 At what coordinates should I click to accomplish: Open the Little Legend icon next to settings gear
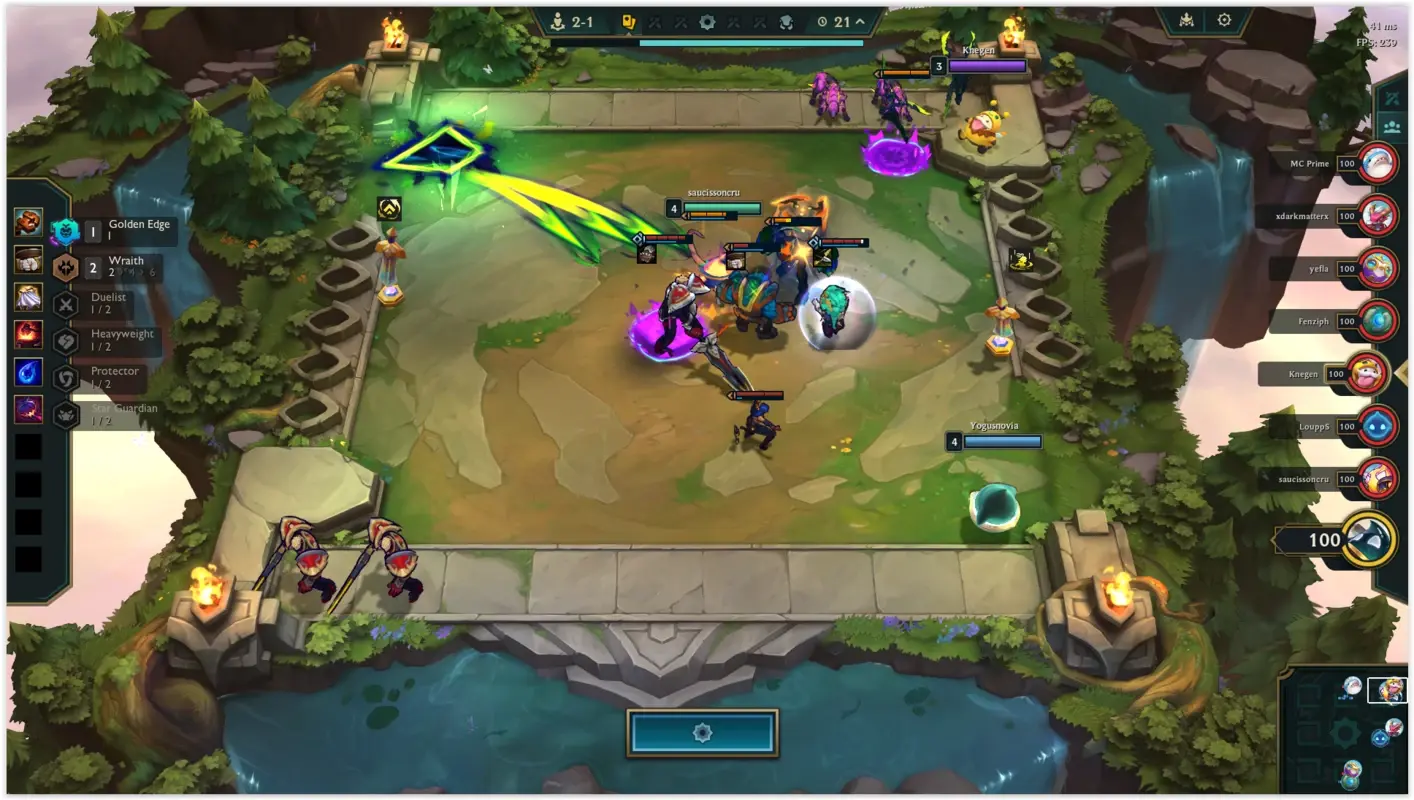pos(1187,20)
